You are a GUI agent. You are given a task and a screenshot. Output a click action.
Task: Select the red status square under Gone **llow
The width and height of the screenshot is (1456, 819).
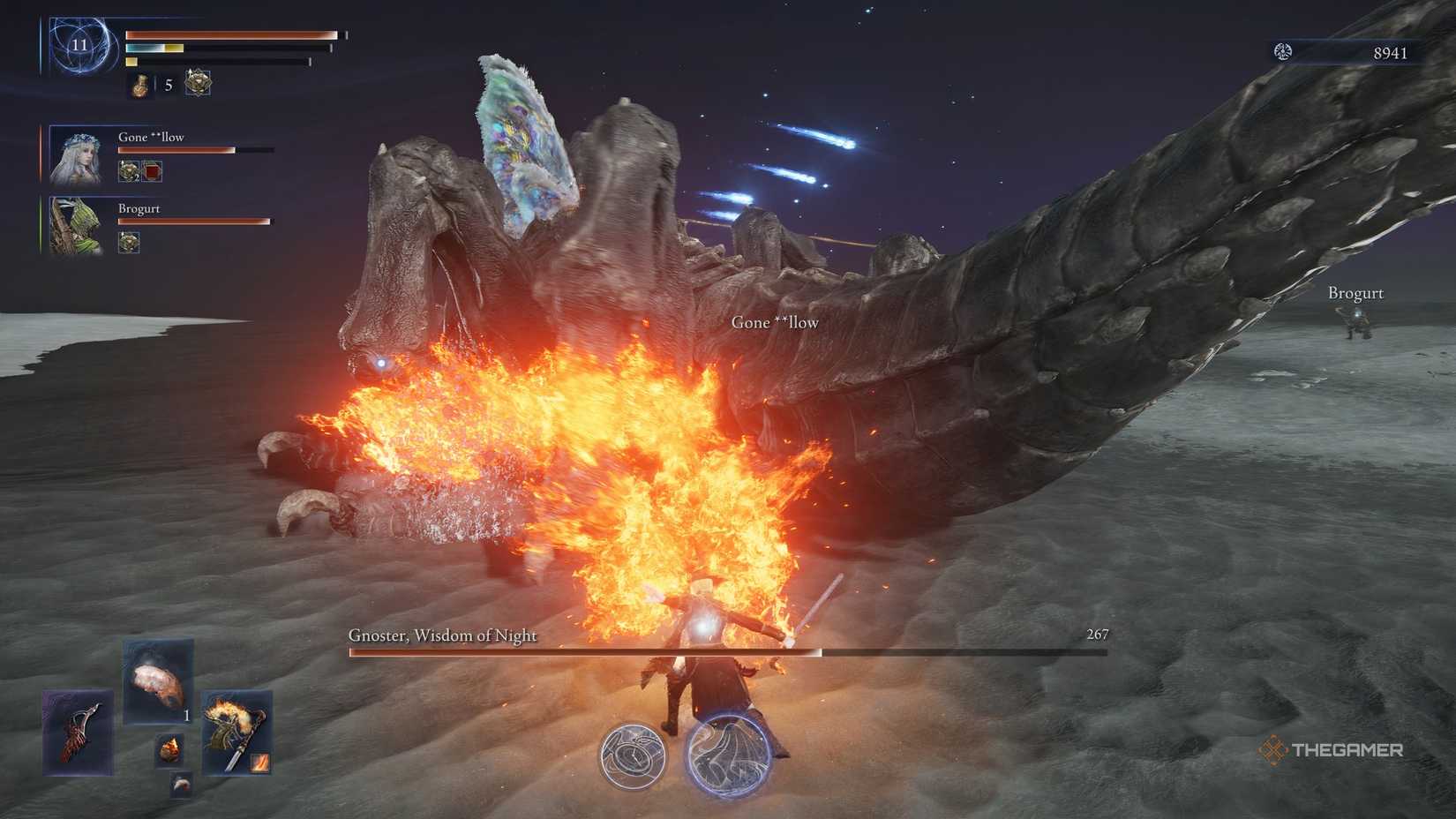pyautogui.click(x=153, y=171)
